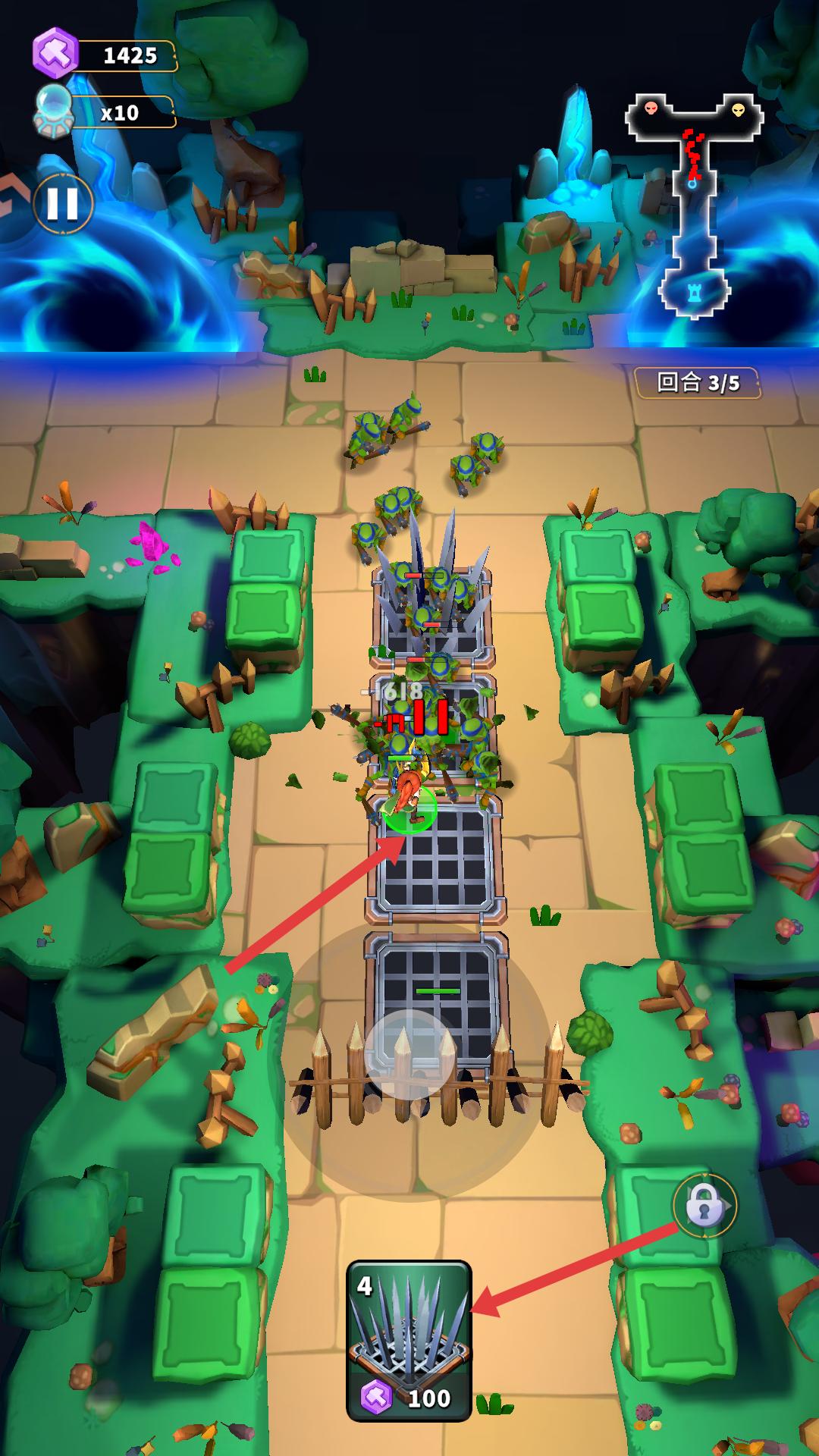Select the spike trap card costing 100

tap(409, 1340)
